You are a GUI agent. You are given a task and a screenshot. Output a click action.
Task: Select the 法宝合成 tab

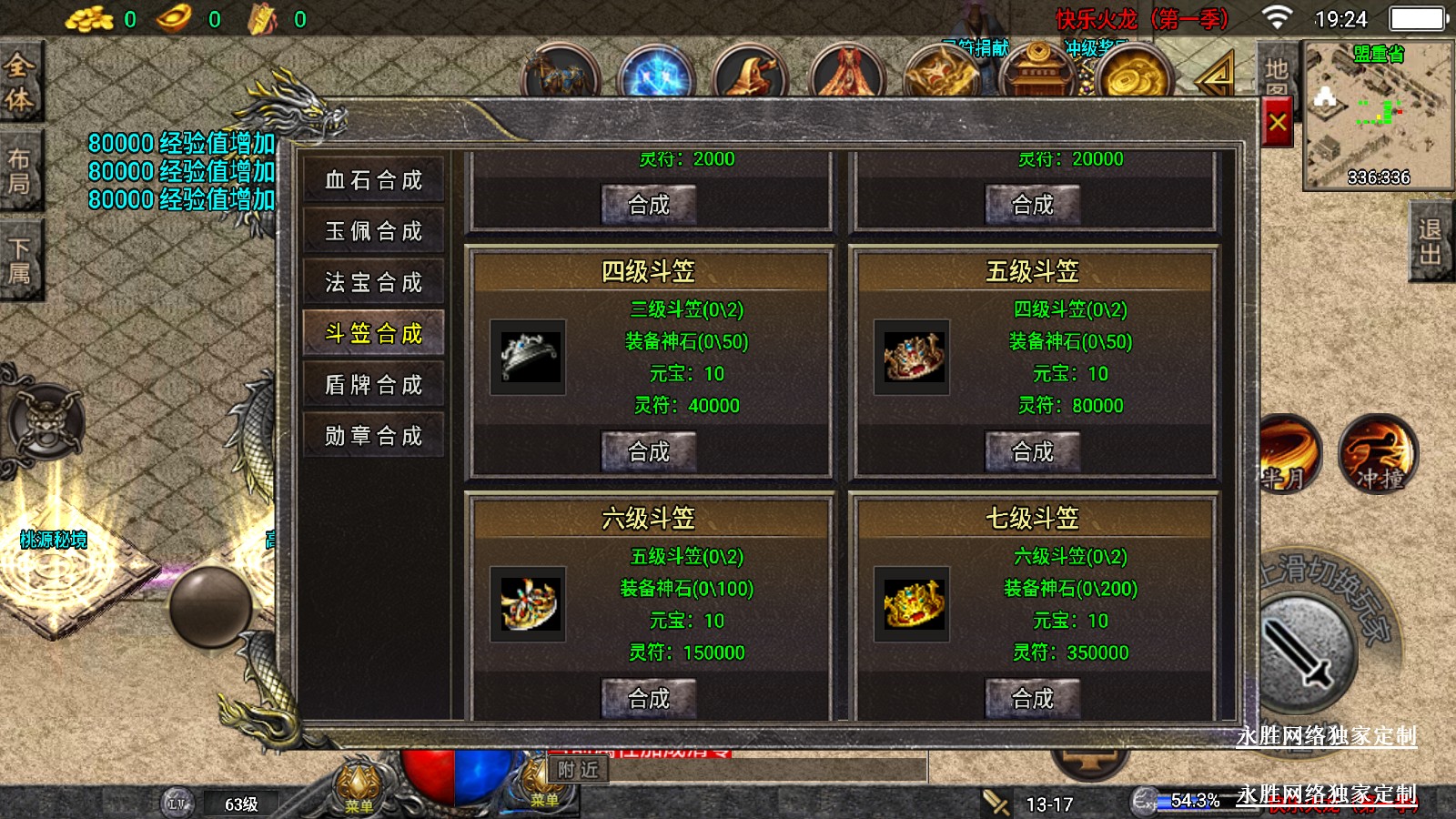coord(374,282)
